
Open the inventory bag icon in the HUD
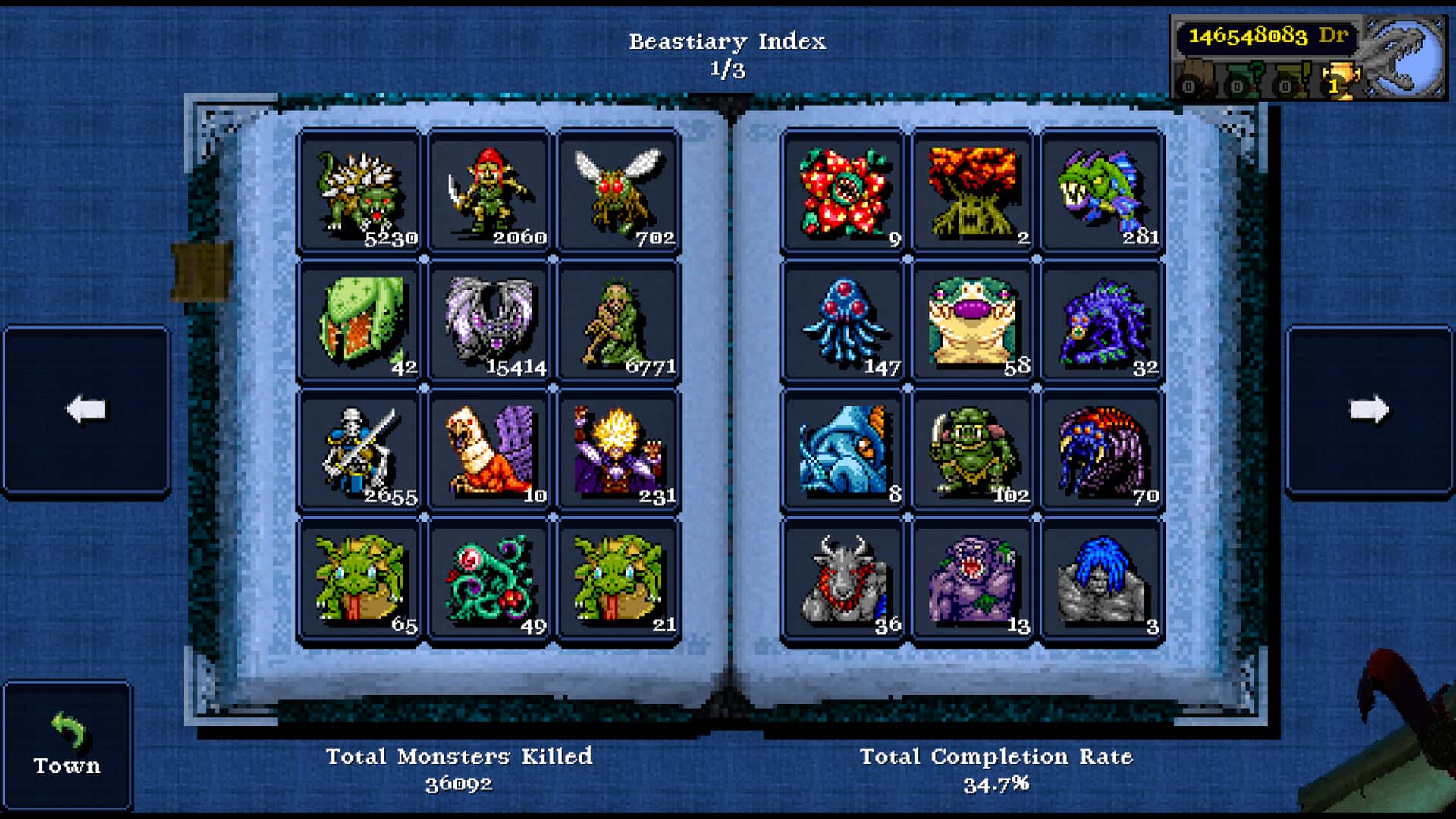point(1196,76)
